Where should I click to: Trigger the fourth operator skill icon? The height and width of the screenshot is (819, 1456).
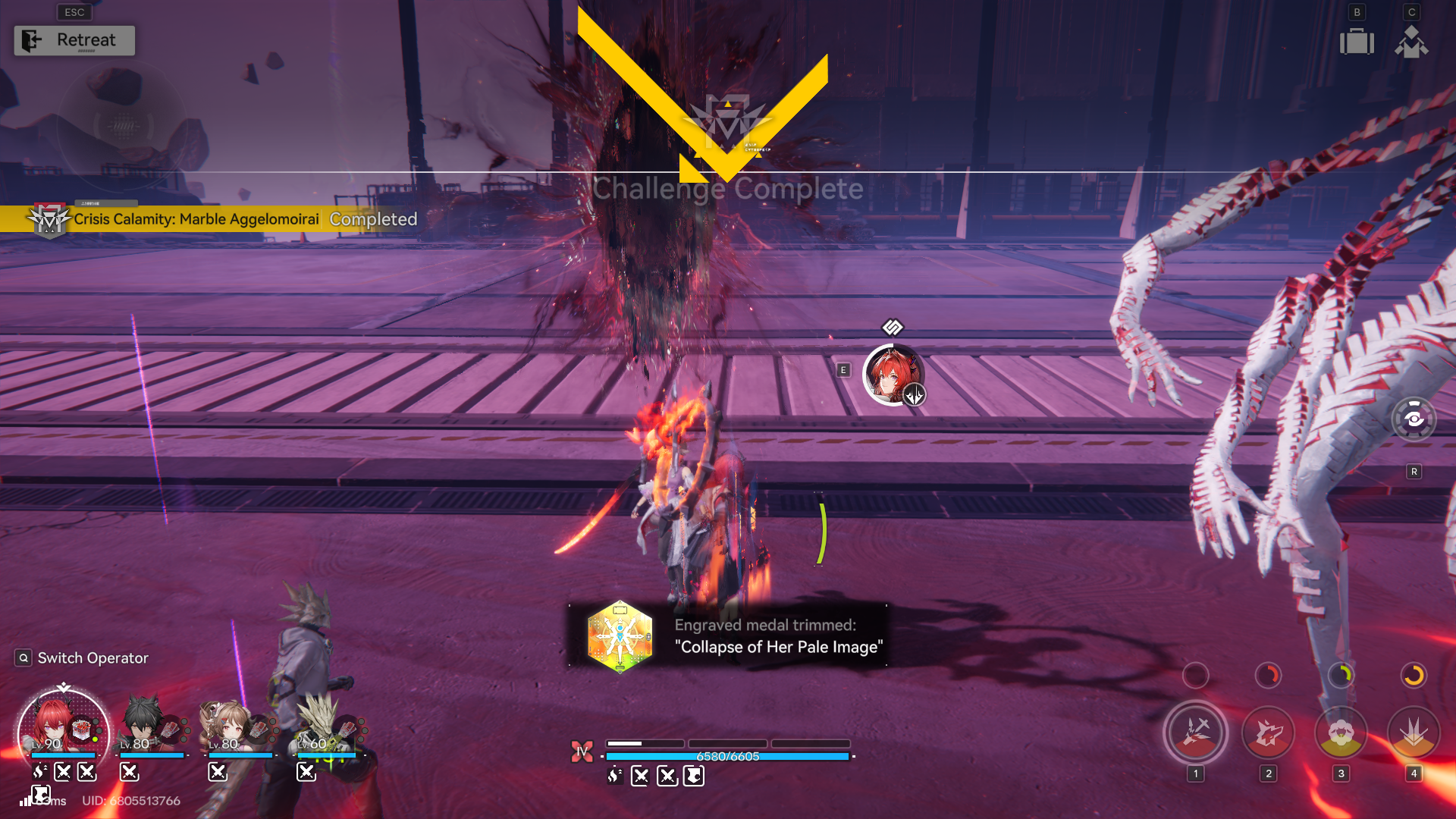pos(1414,733)
